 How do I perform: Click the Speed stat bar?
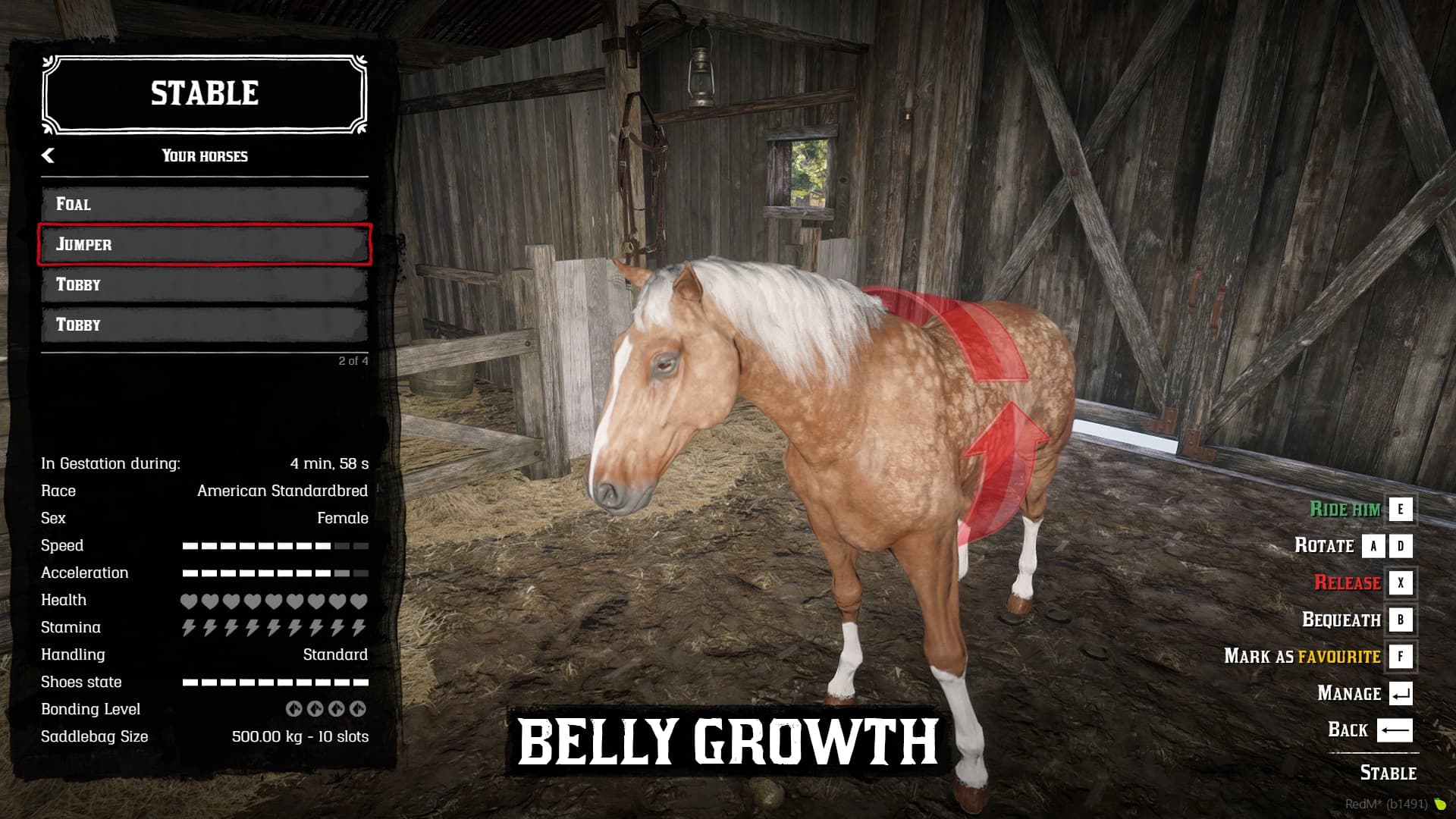[273, 544]
